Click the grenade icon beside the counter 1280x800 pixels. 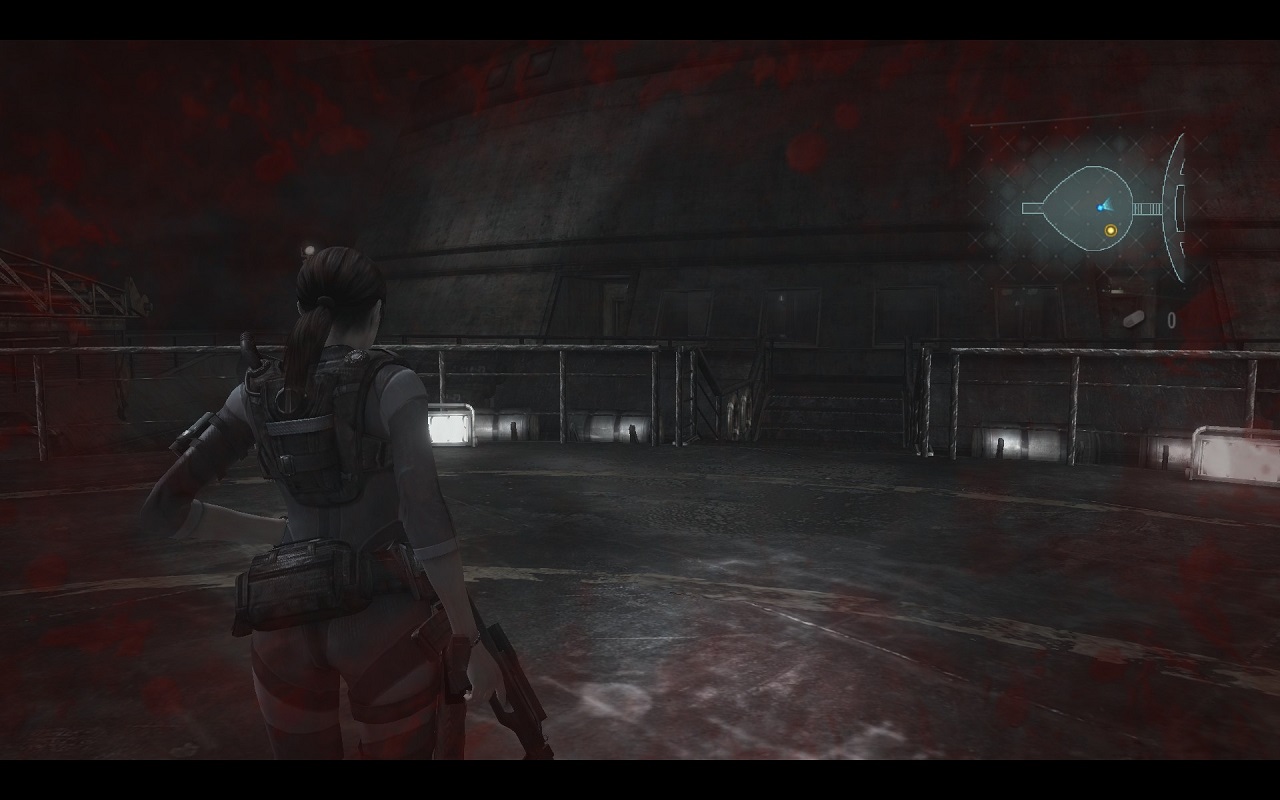tap(1133, 319)
